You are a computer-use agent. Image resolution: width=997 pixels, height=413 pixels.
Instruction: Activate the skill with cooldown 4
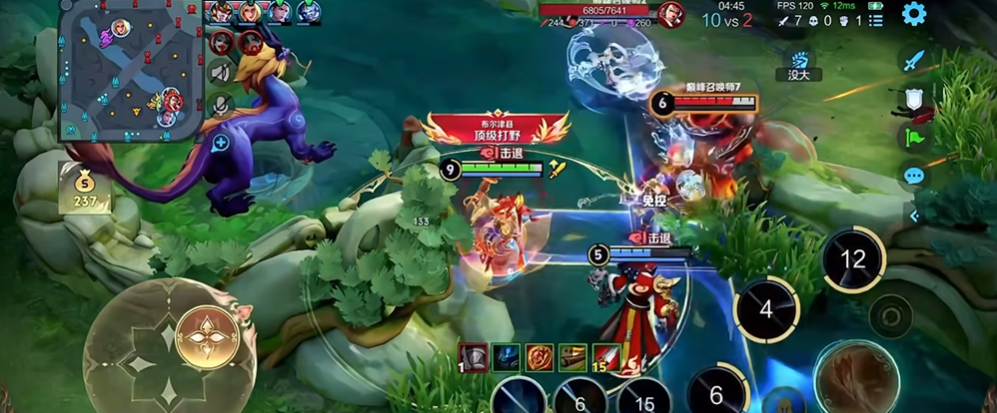tap(766, 310)
